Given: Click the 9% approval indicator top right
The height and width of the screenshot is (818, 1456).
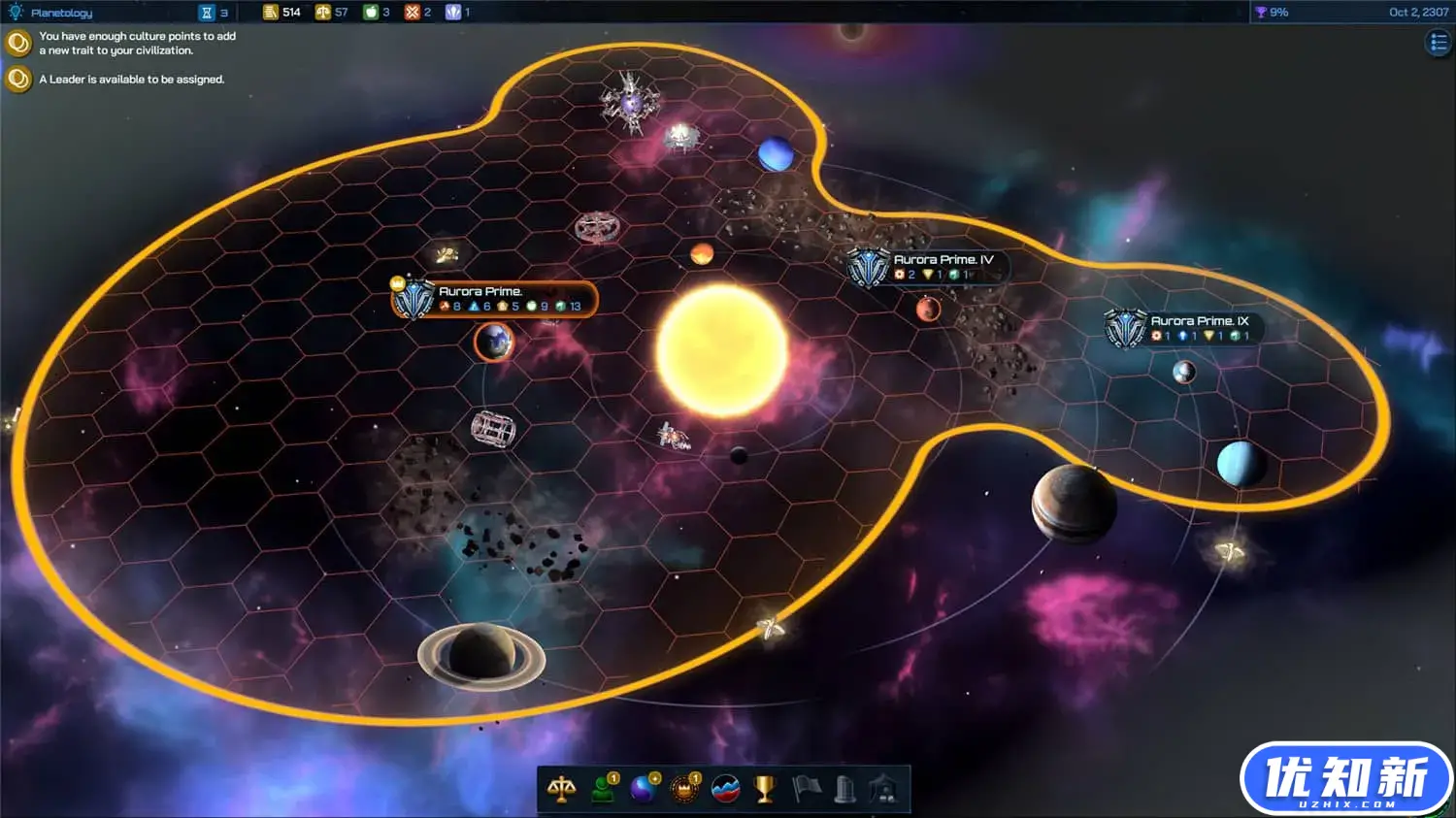Looking at the screenshot, I should tap(1272, 13).
